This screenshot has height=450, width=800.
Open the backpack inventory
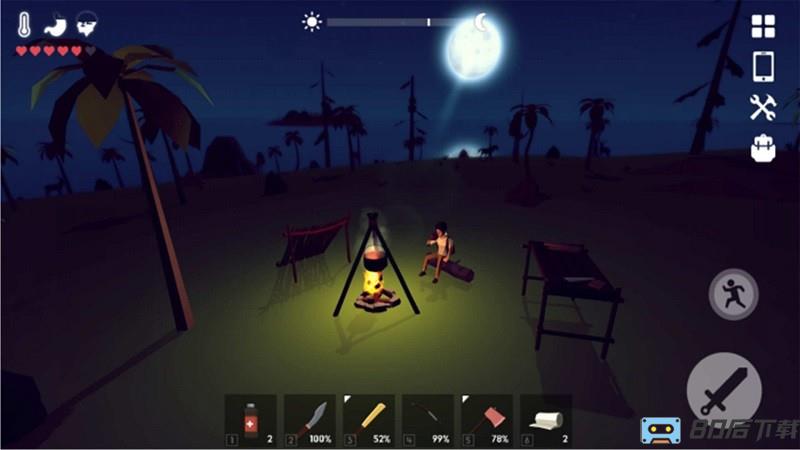click(763, 148)
